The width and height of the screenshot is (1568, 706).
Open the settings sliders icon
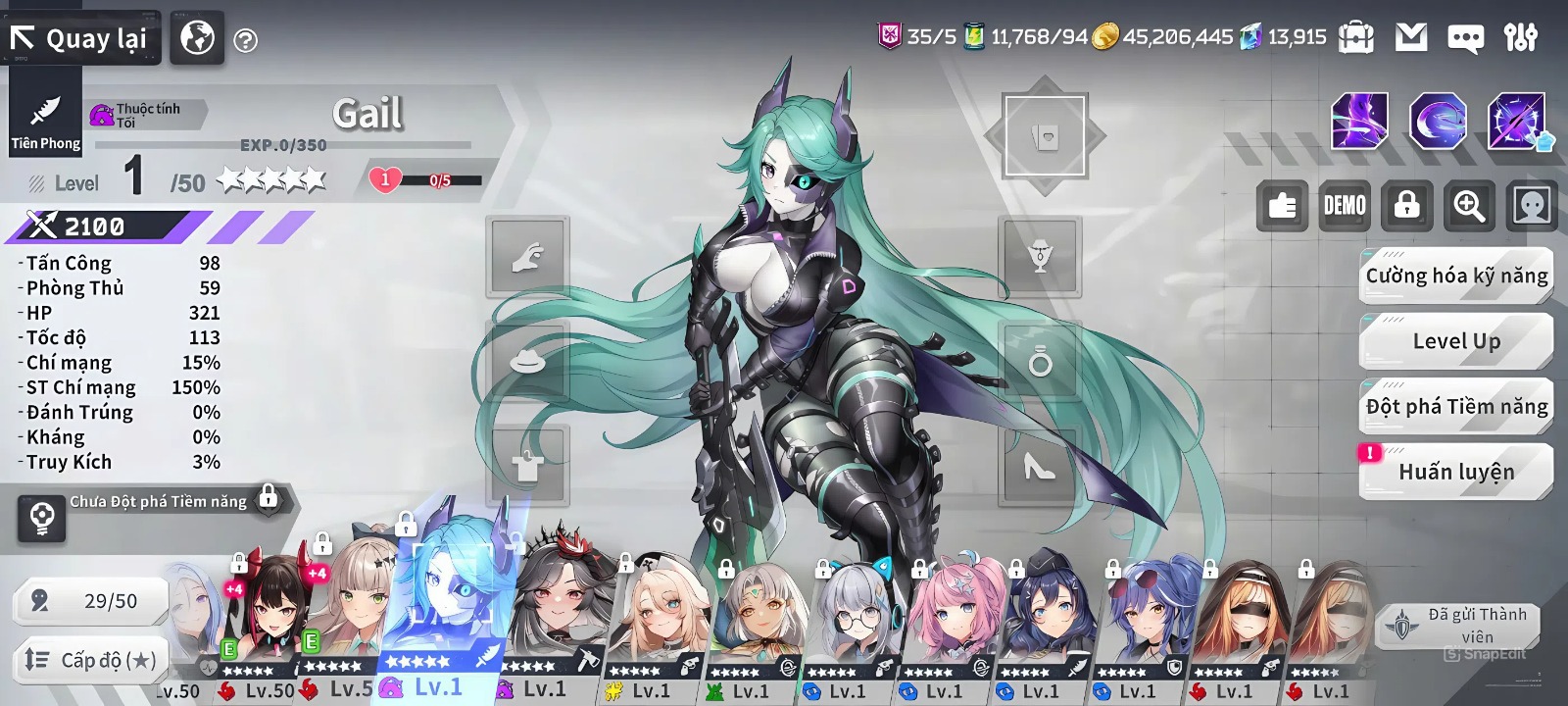click(x=1520, y=37)
